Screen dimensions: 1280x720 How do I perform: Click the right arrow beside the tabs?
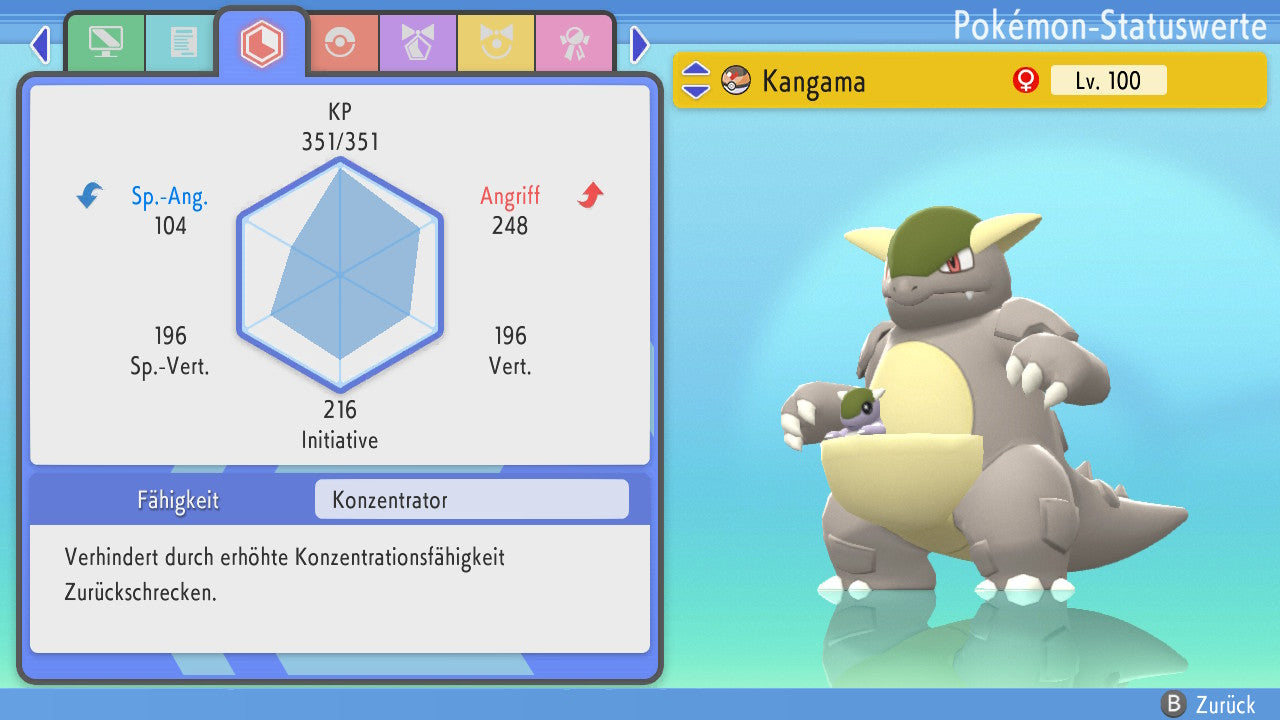(x=640, y=44)
